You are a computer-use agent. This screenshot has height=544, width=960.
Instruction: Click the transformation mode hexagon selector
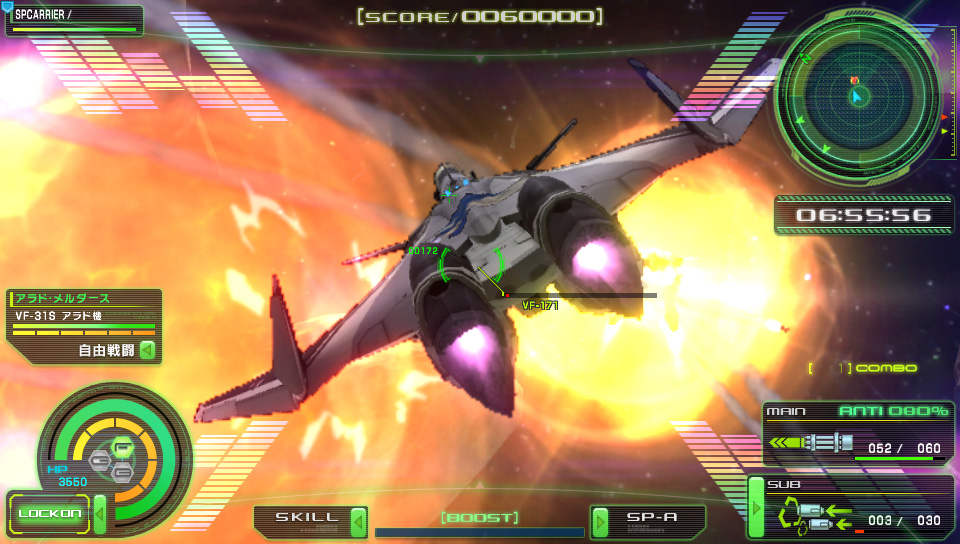click(x=112, y=459)
